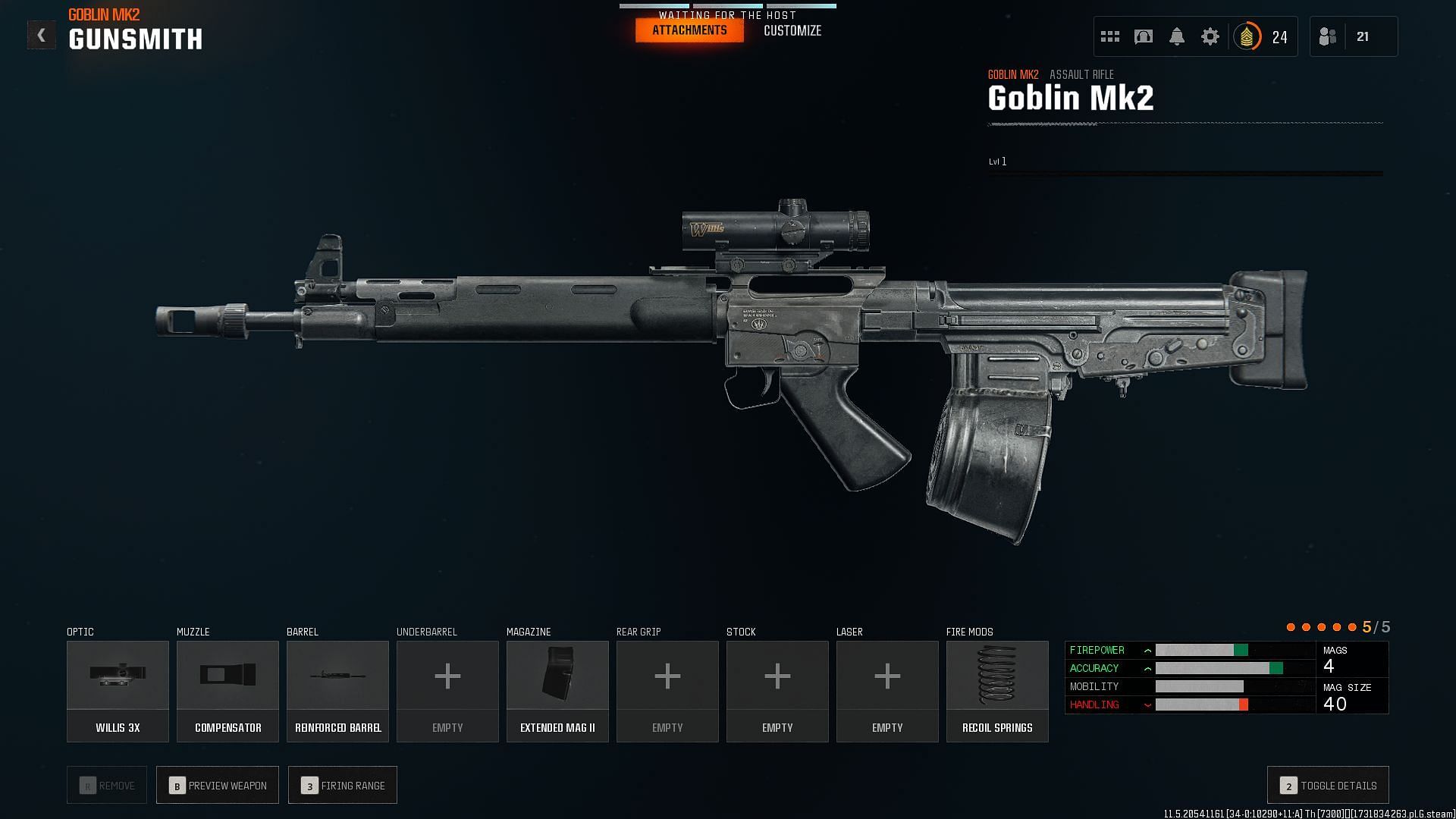Switch to the Customize tab
The height and width of the screenshot is (819, 1456).
coord(792,31)
